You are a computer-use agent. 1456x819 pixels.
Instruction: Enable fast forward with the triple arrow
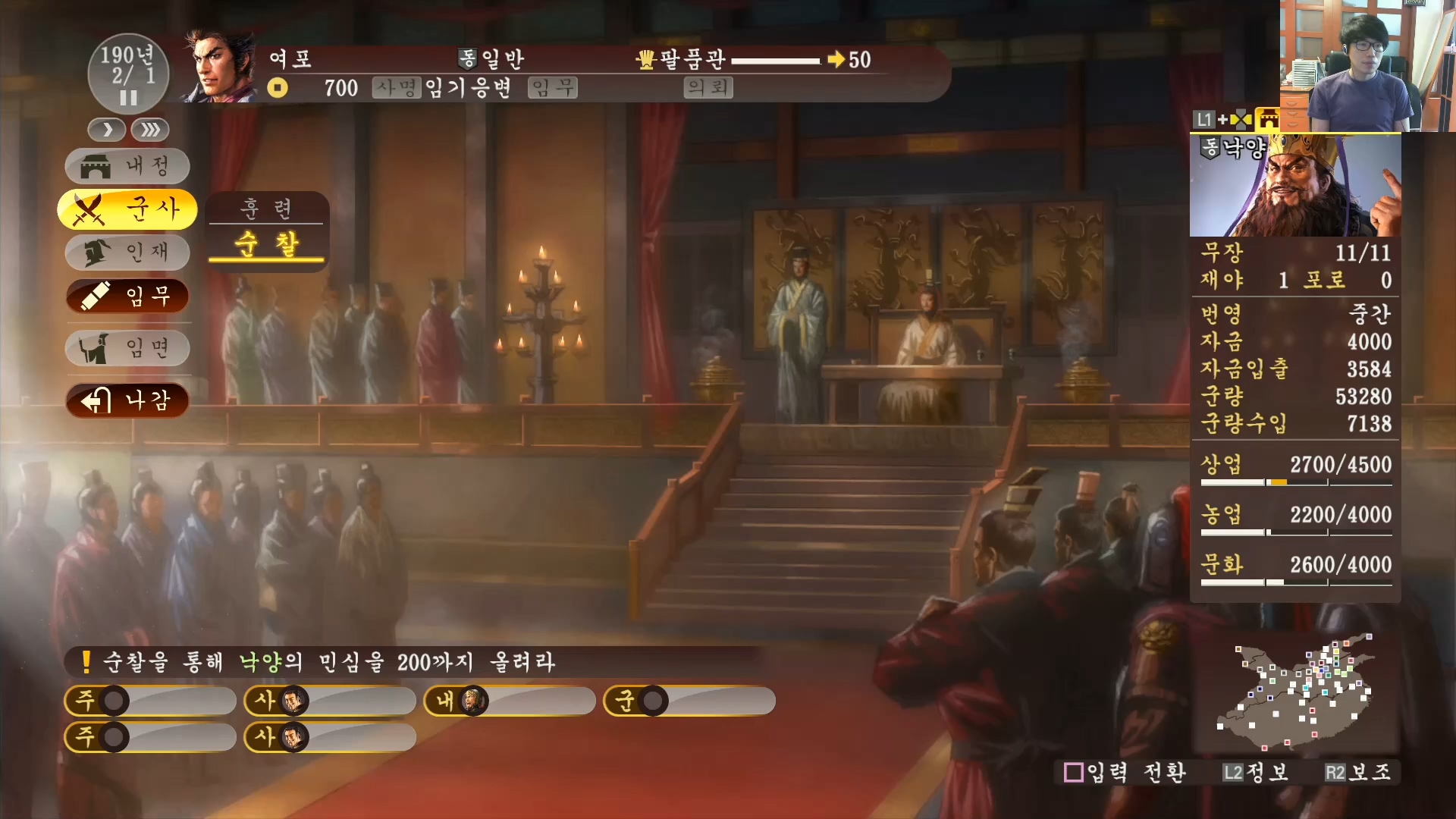coord(149,130)
